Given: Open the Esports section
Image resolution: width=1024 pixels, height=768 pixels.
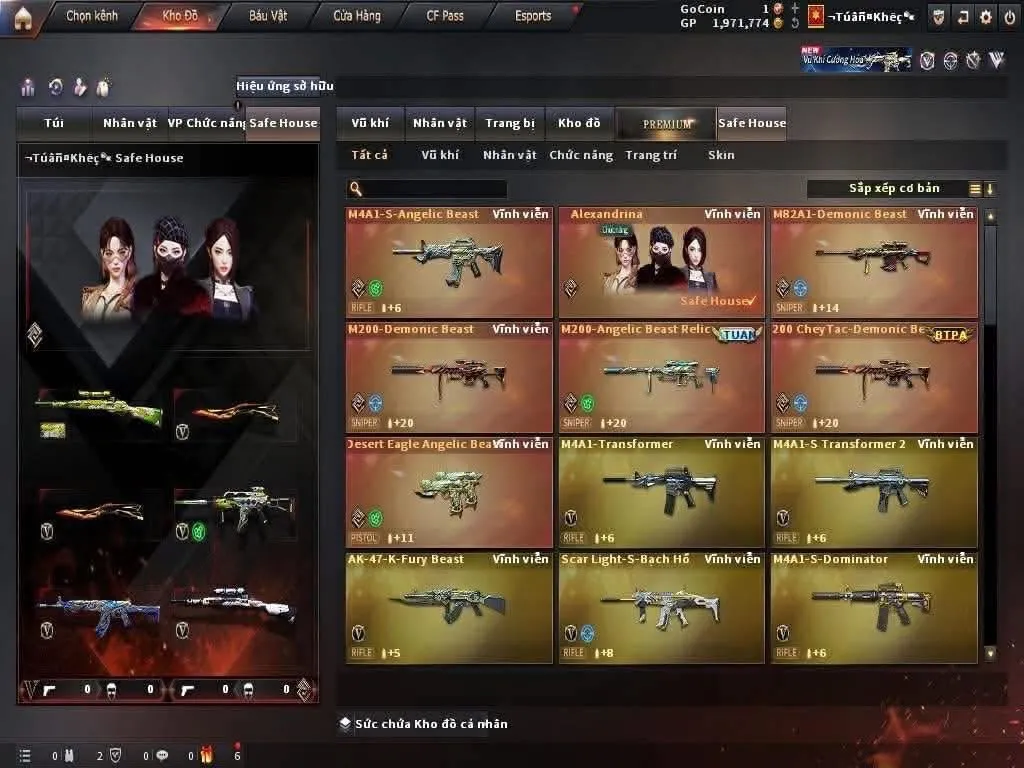Looking at the screenshot, I should tap(533, 16).
